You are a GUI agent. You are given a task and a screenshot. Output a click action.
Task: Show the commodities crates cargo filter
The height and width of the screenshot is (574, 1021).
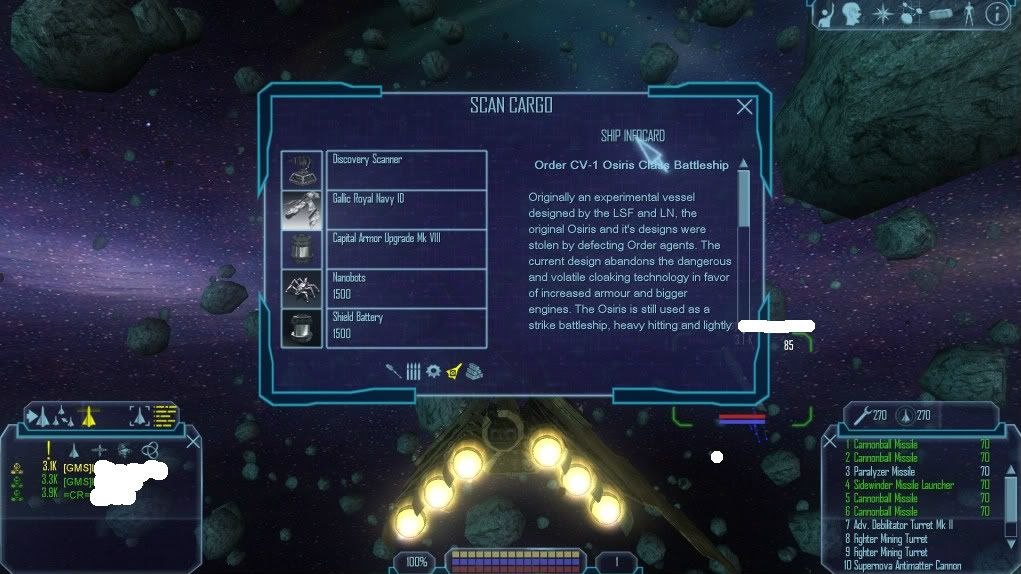(473, 371)
